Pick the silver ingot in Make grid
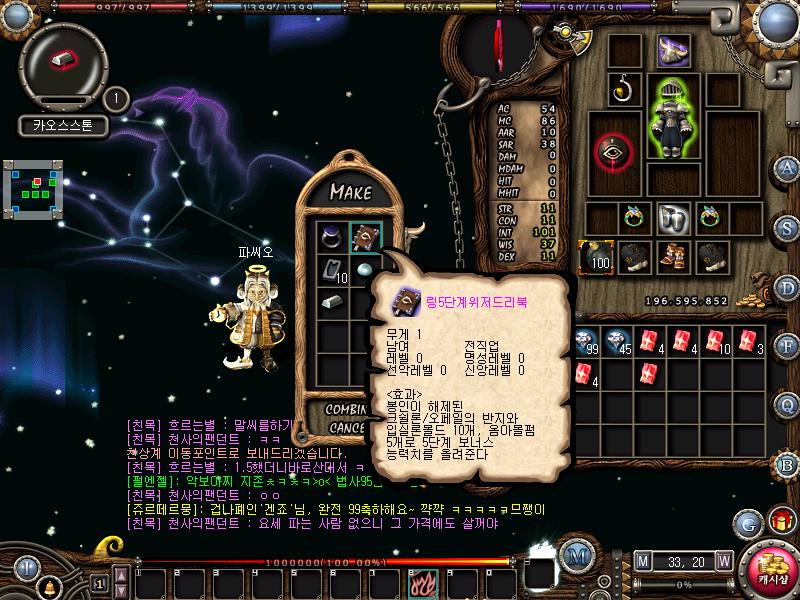The height and width of the screenshot is (600, 800). click(331, 301)
